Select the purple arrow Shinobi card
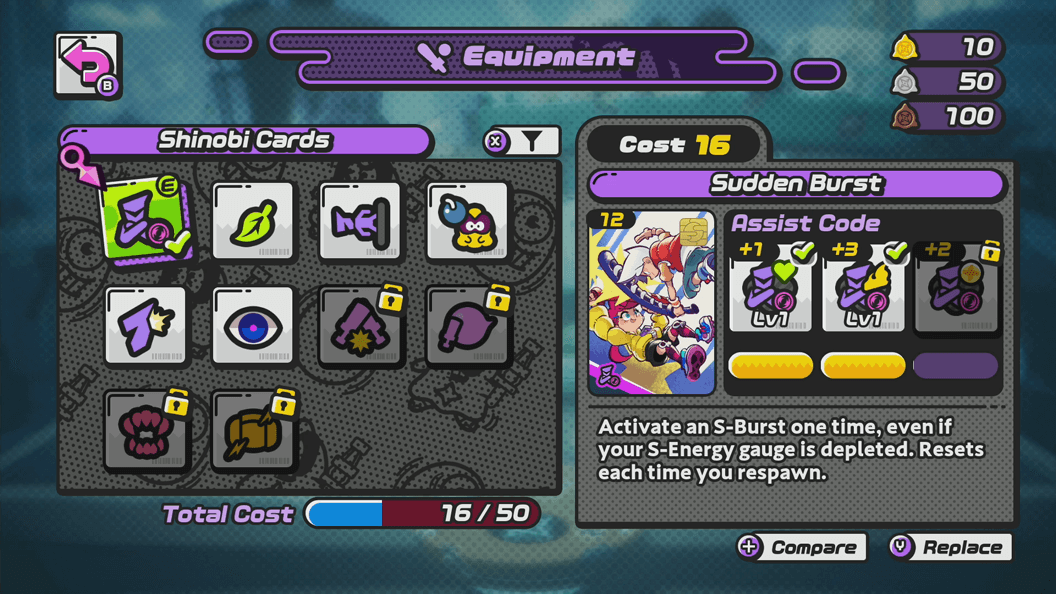 146,326
